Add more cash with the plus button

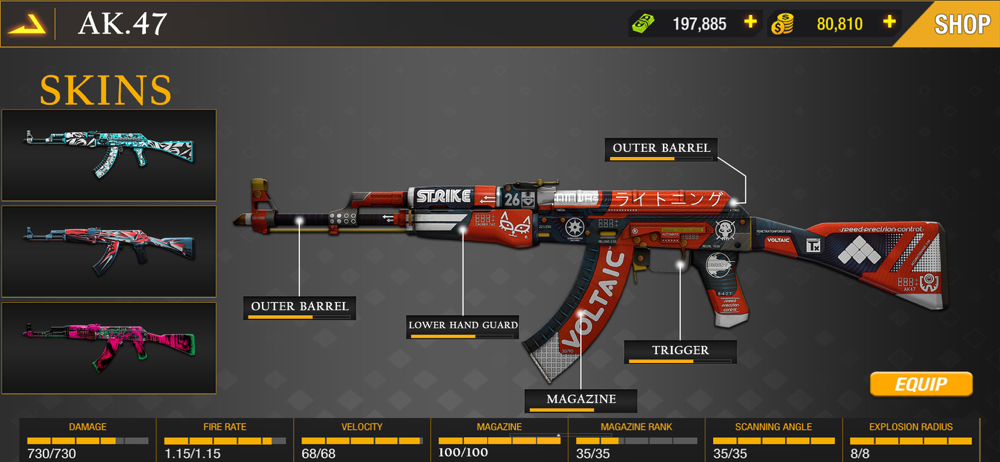coord(750,23)
